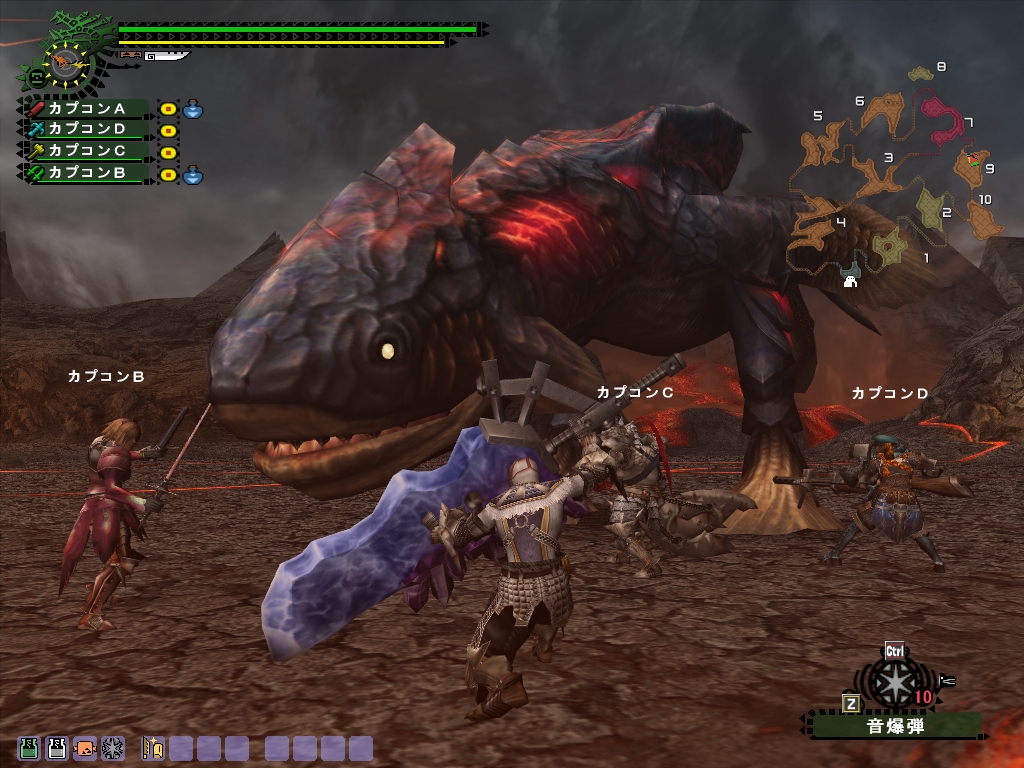Screen dimensions: 1024x768
Task: Choose area 6 on the minimap
Action: 885,108
